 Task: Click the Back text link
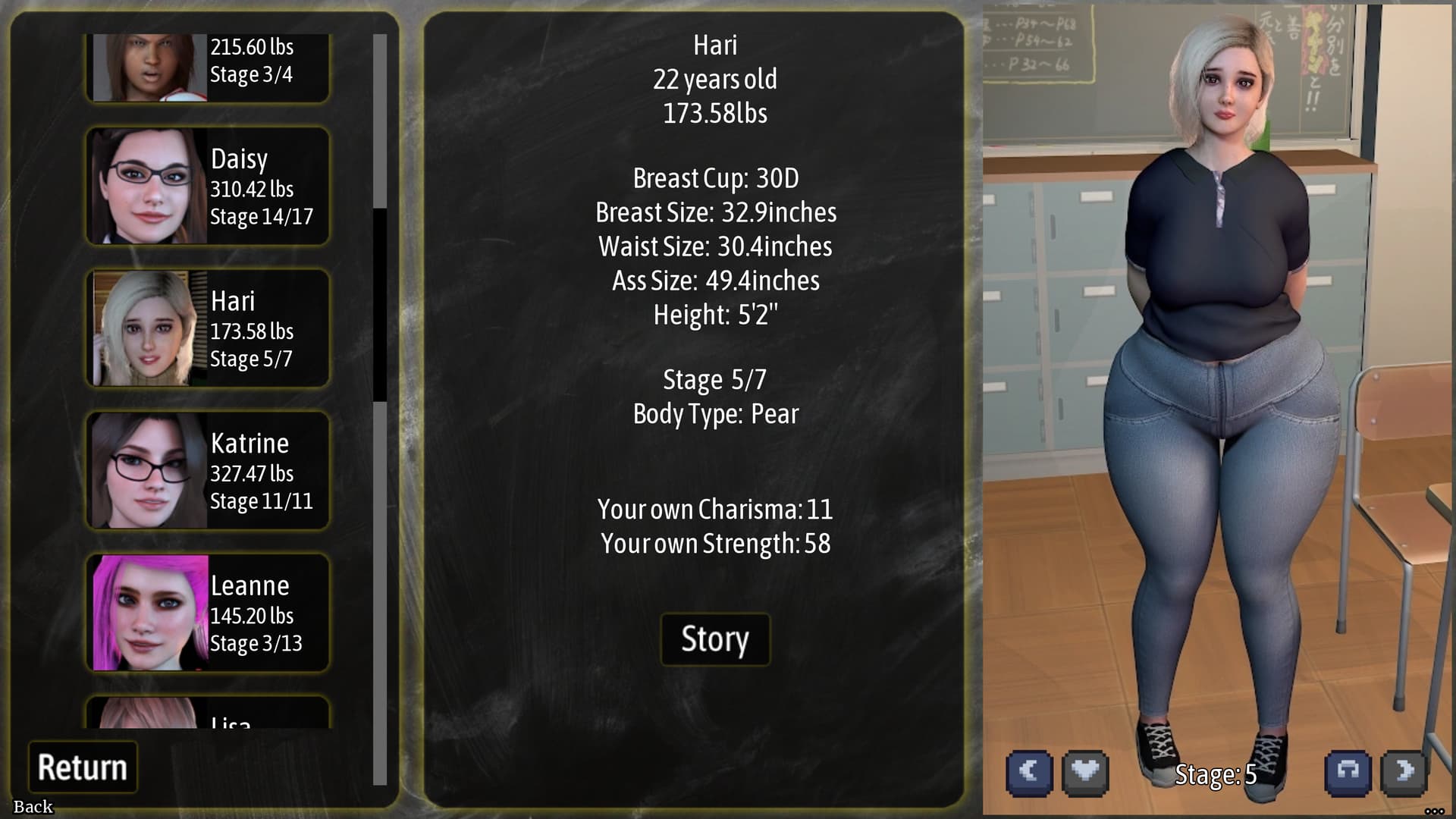click(33, 807)
